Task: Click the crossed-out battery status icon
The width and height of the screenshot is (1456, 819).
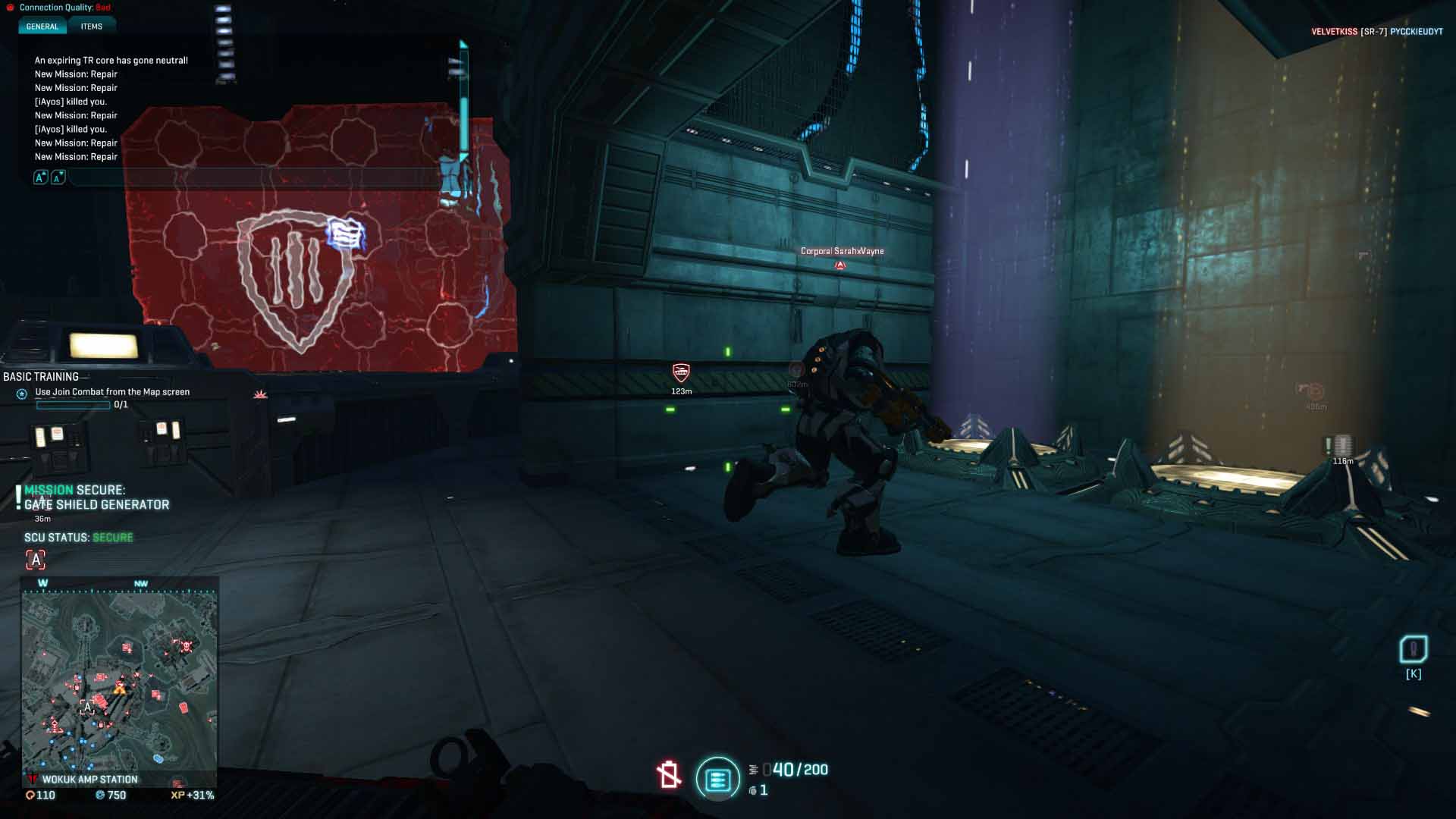Action: coord(668,774)
